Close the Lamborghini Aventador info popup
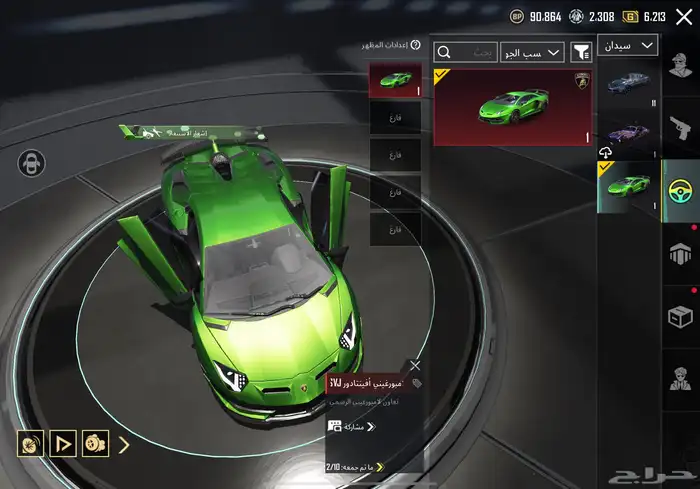 tap(415, 366)
